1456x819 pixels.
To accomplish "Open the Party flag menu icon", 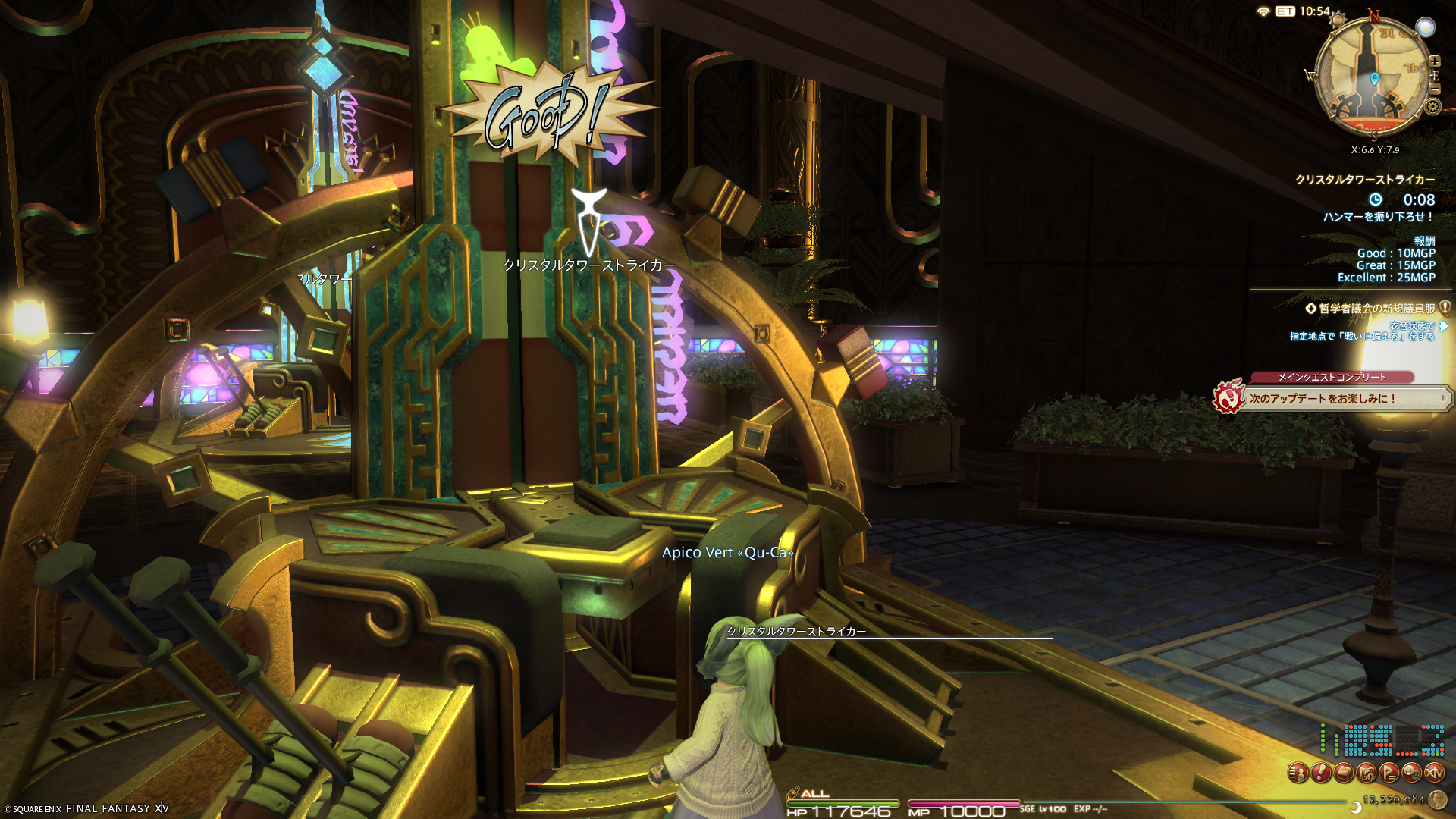I will coord(1389,773).
